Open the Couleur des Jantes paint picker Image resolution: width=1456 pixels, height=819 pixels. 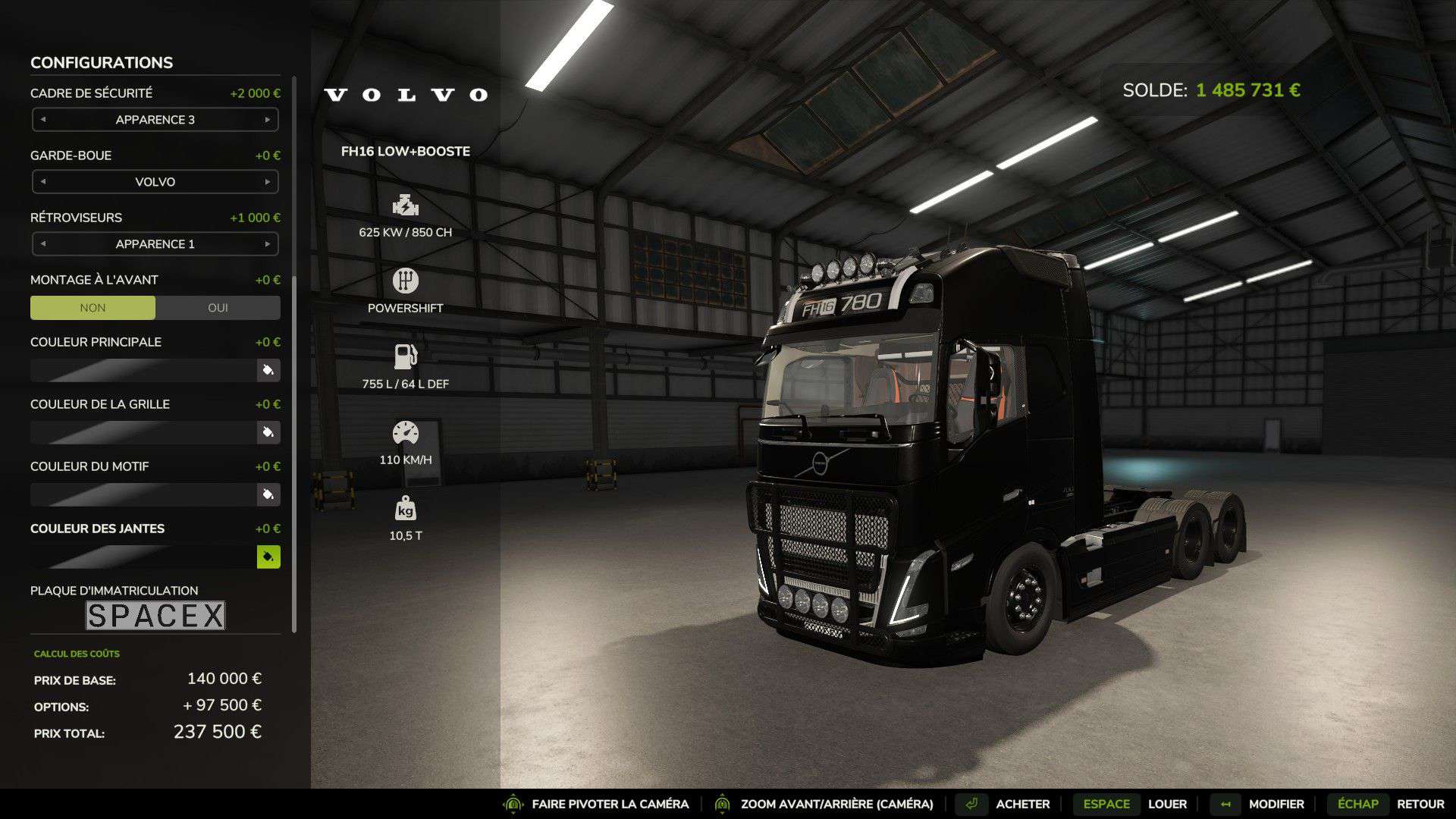coord(268,557)
